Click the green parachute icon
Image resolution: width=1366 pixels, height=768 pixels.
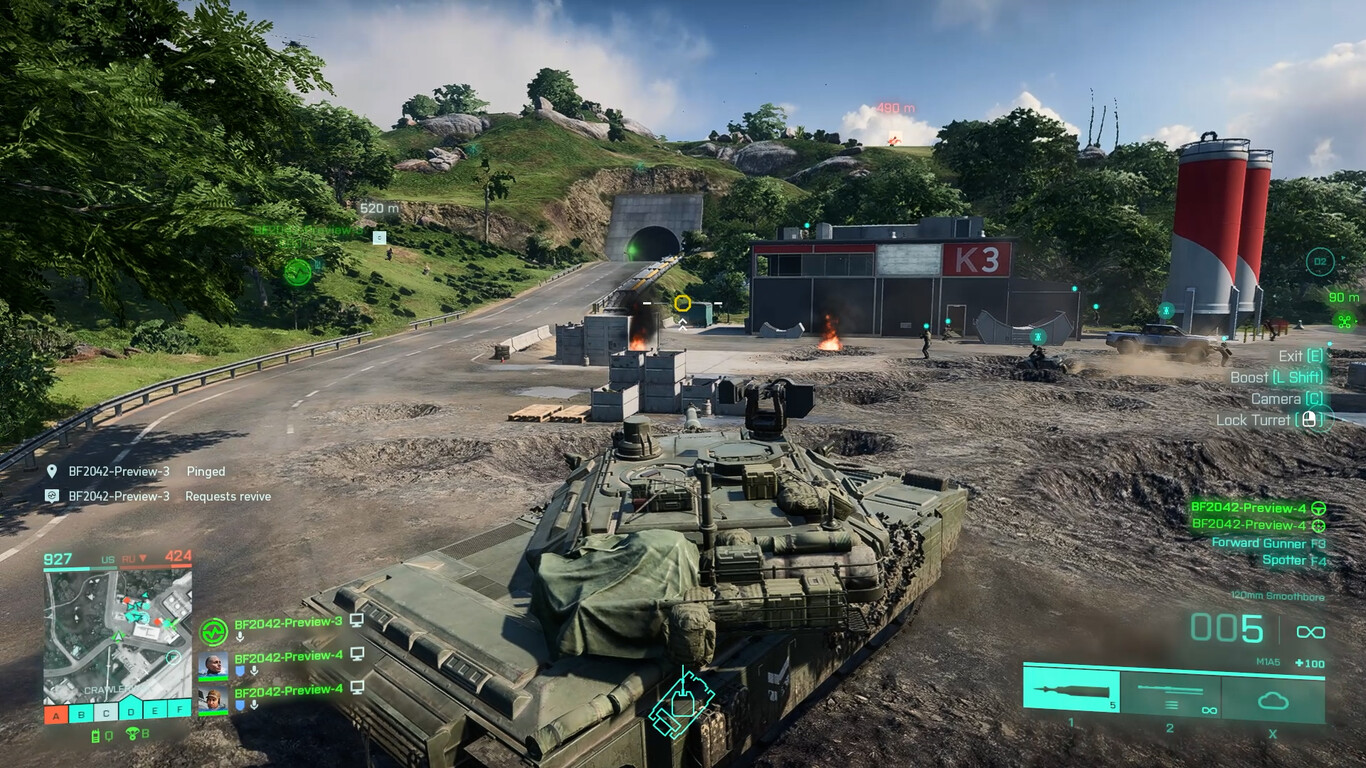pyautogui.click(x=132, y=735)
